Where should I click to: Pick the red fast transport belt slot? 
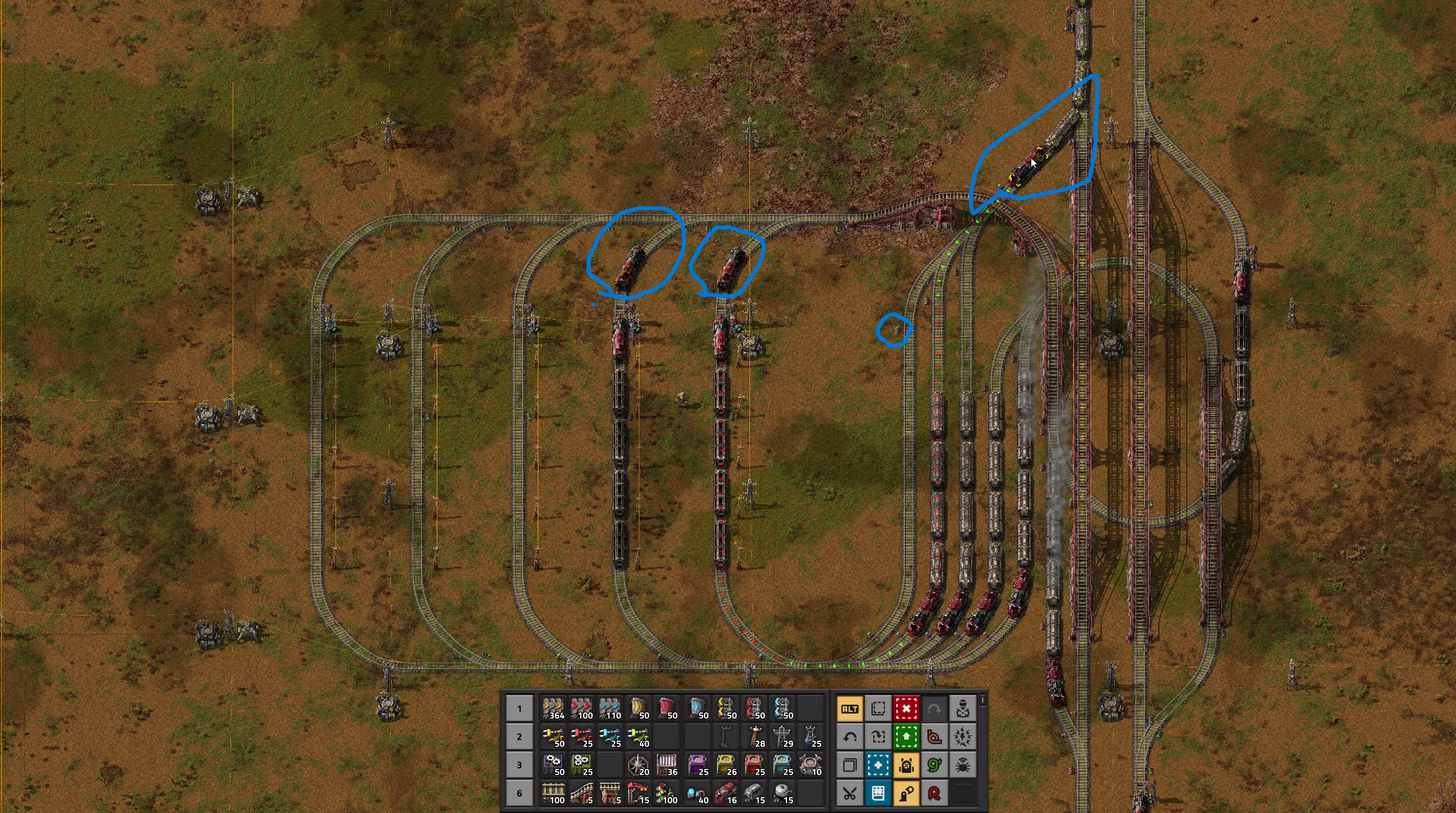[x=582, y=709]
